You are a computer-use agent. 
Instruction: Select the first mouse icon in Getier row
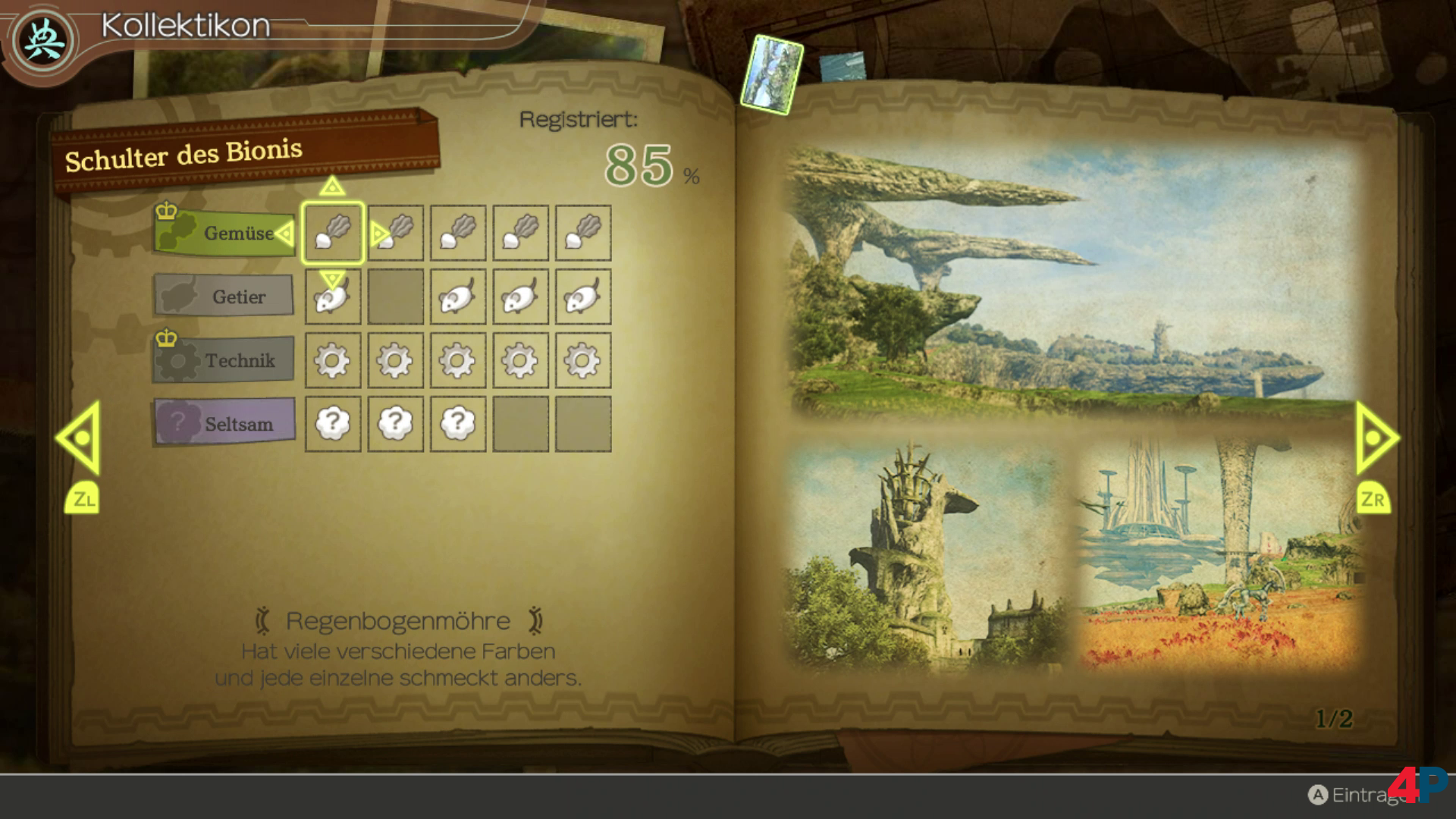point(332,297)
